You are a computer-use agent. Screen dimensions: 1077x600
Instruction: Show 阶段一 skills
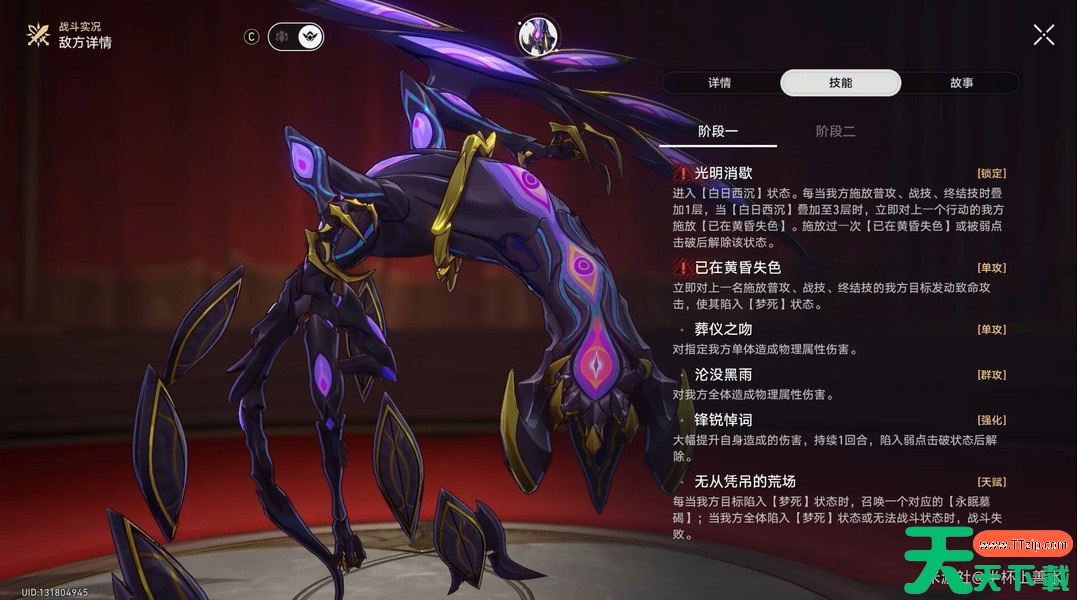click(717, 131)
